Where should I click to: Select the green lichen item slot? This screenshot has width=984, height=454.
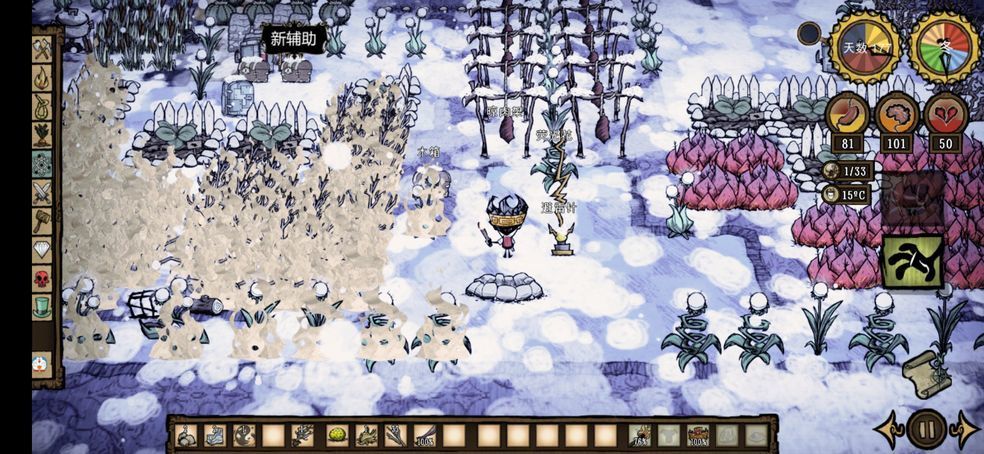click(x=338, y=435)
